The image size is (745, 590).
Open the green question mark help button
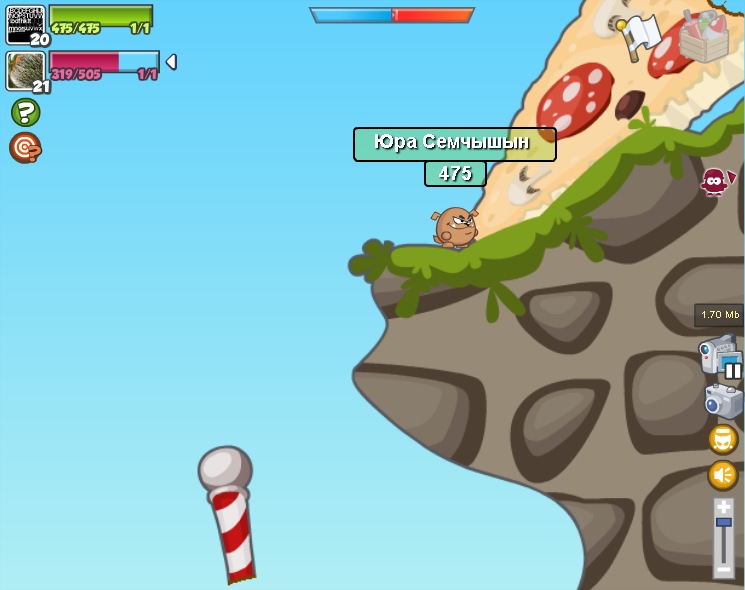[25, 112]
